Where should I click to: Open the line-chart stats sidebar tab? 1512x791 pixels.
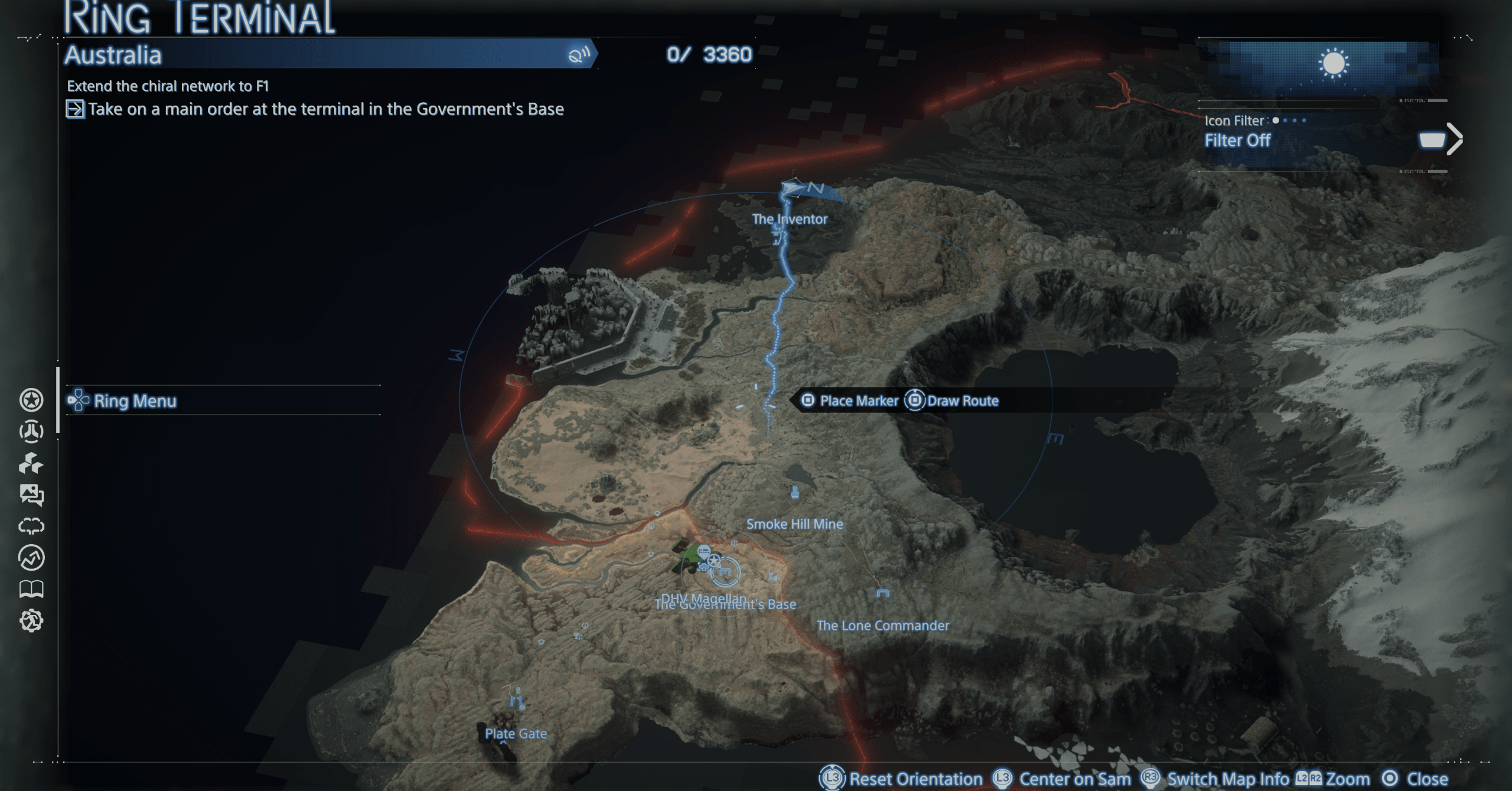coord(31,557)
